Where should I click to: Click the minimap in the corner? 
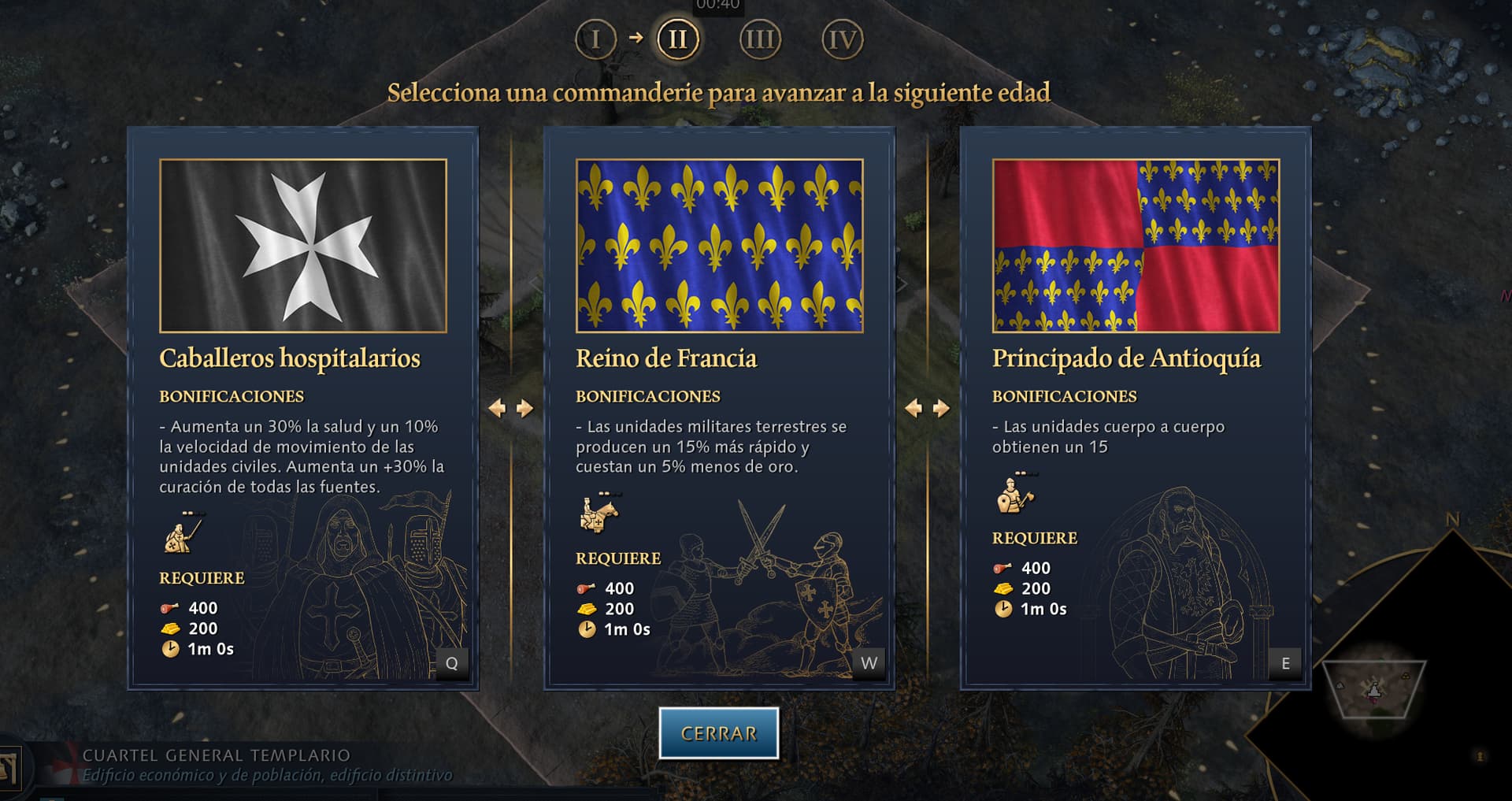coord(1373,689)
